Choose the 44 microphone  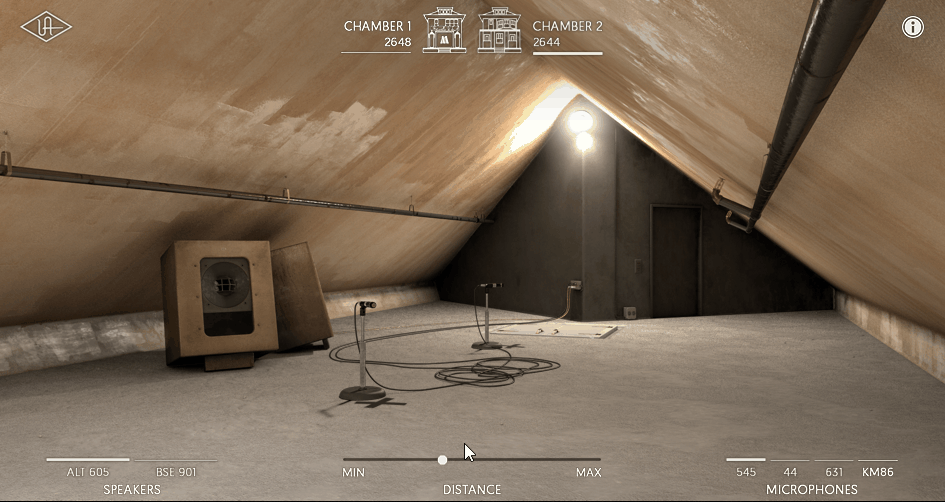(790, 472)
